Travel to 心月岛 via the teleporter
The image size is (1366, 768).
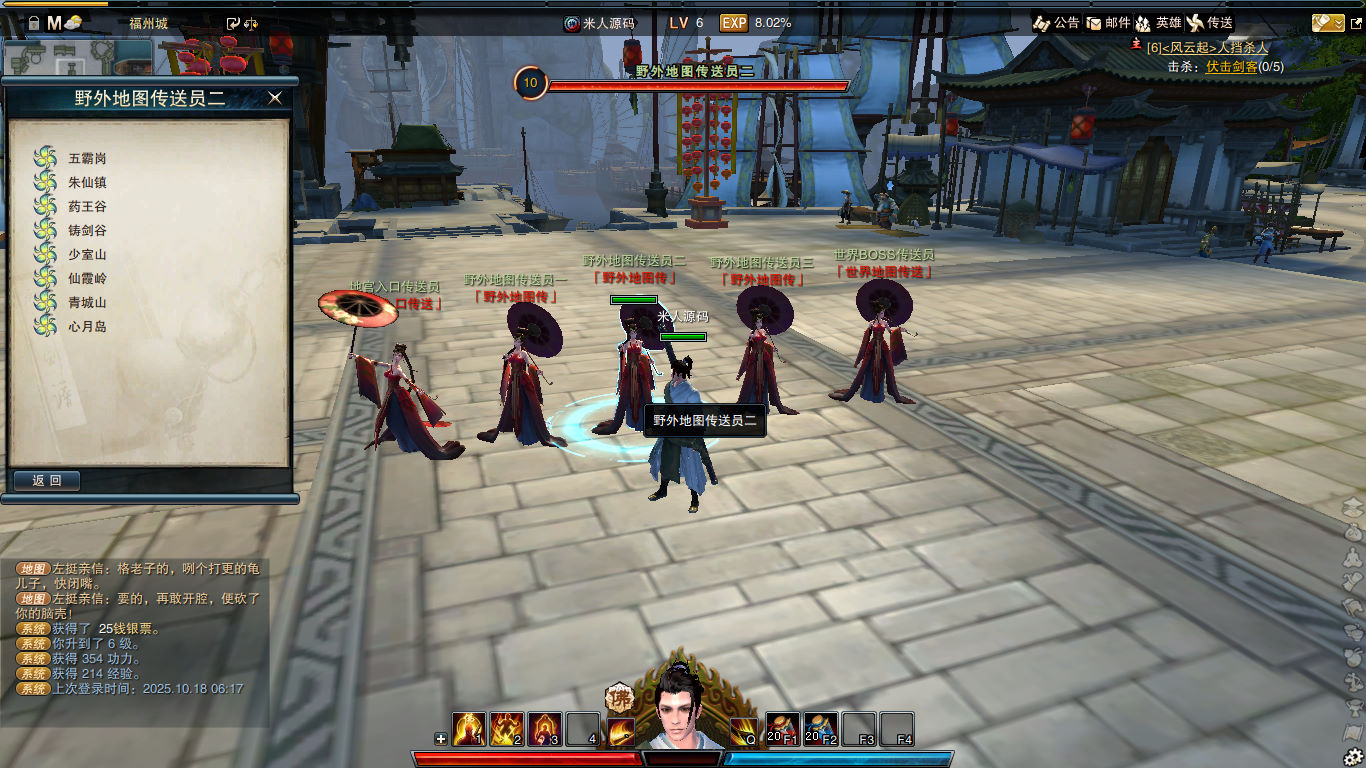pyautogui.click(x=87, y=326)
